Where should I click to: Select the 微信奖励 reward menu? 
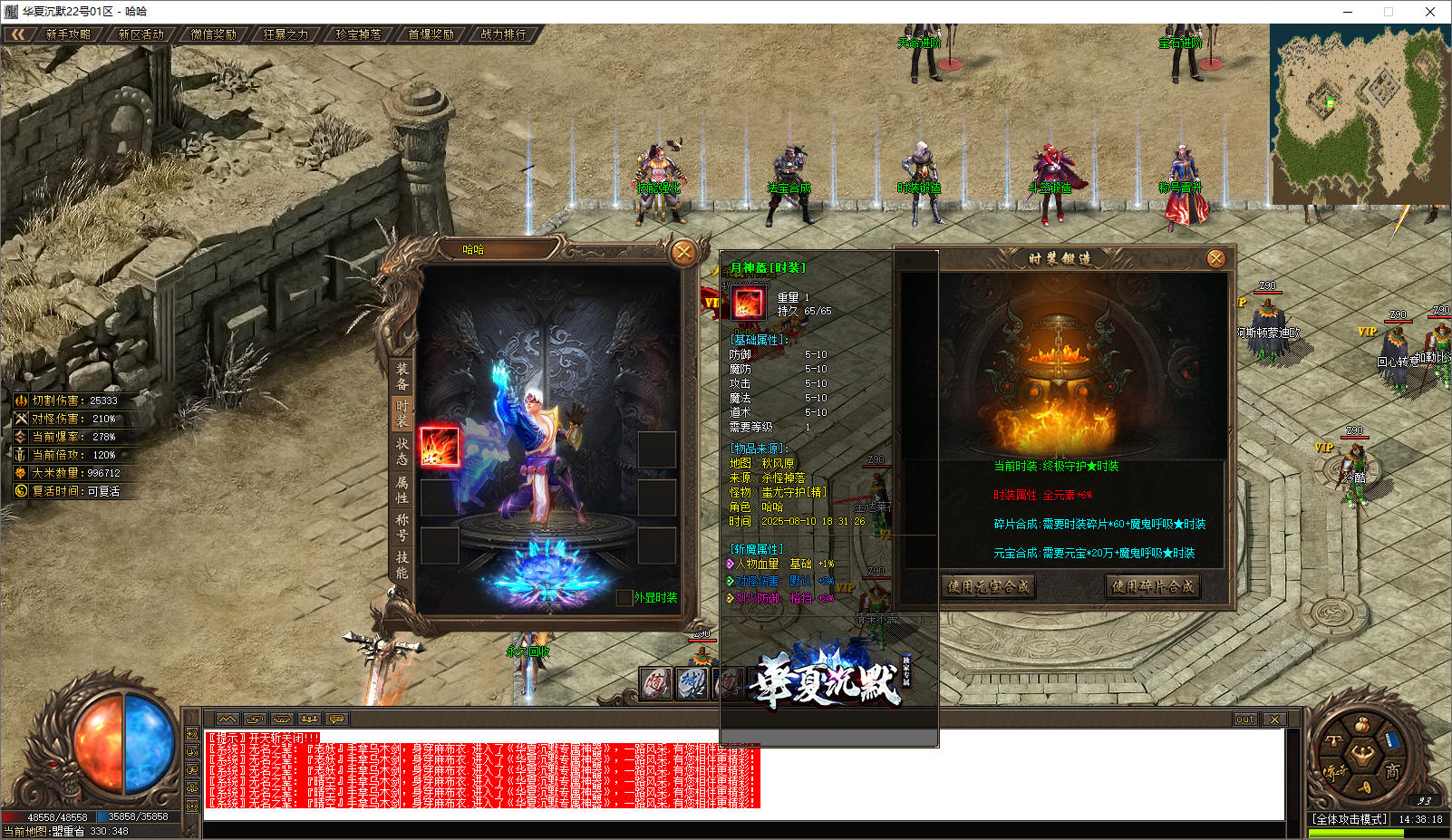pyautogui.click(x=213, y=34)
